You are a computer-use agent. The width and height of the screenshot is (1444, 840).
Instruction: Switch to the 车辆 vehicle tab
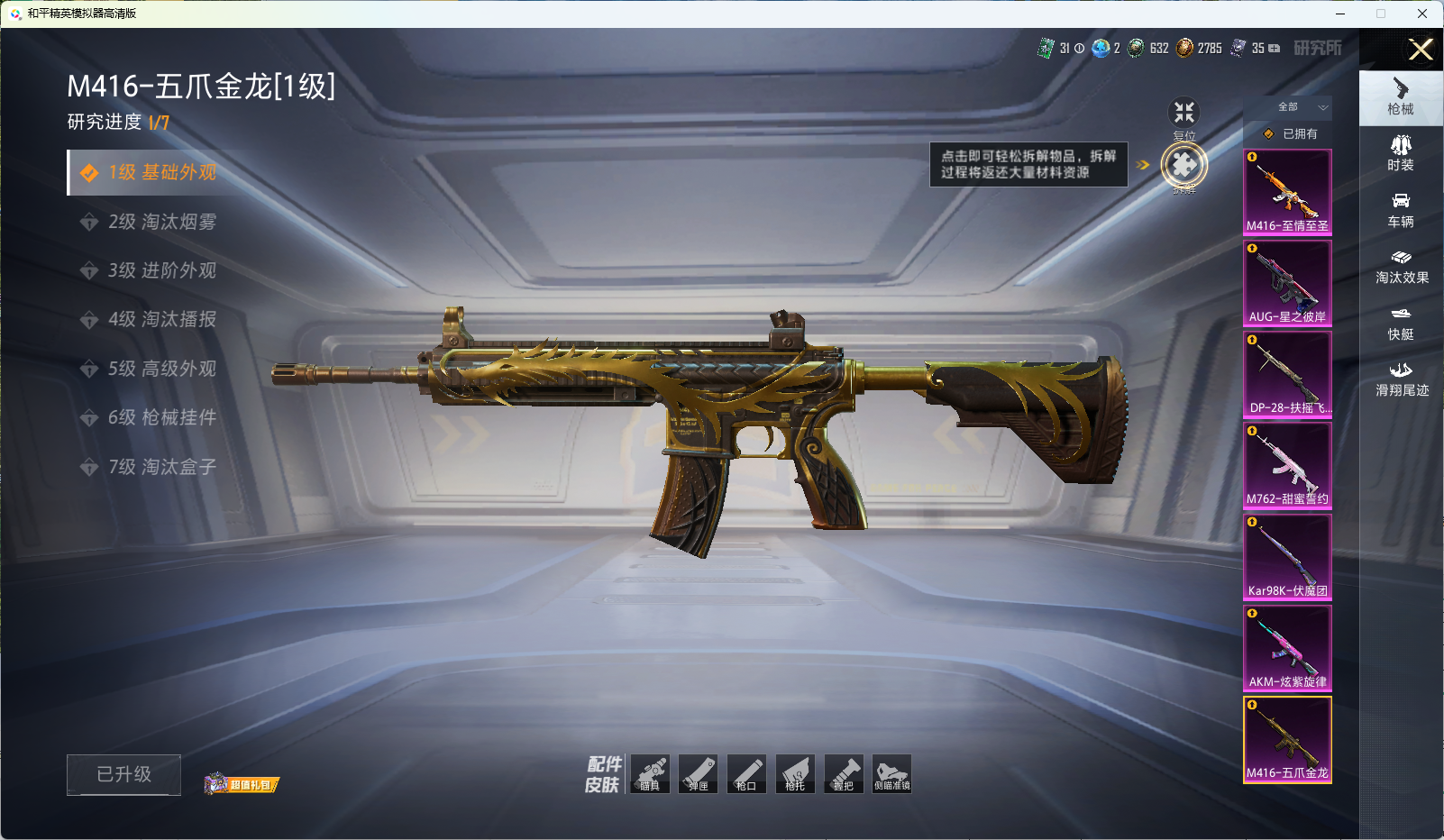pos(1401,209)
